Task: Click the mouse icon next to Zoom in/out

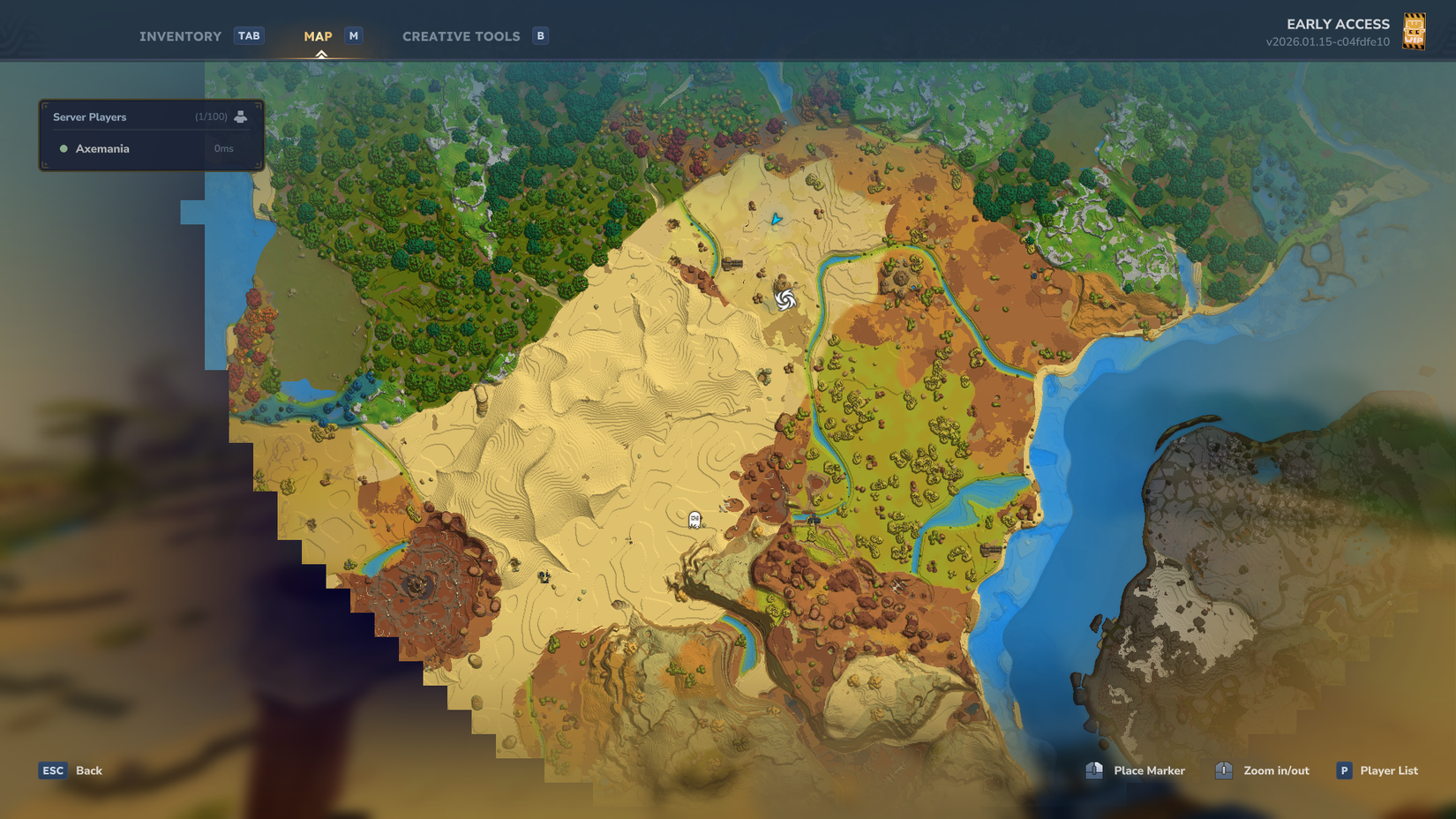Action: pyautogui.click(x=1223, y=770)
